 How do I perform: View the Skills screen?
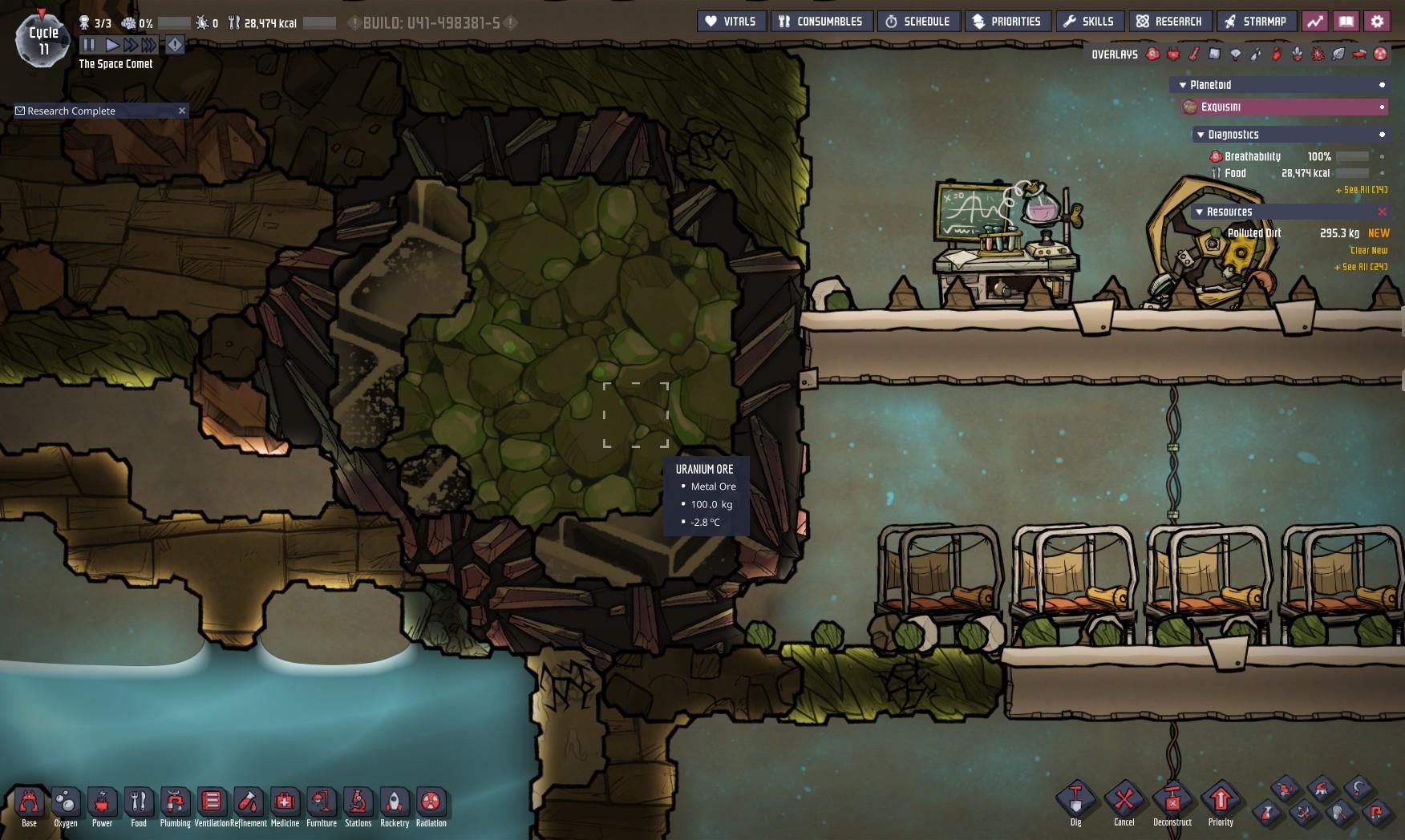(x=1088, y=22)
